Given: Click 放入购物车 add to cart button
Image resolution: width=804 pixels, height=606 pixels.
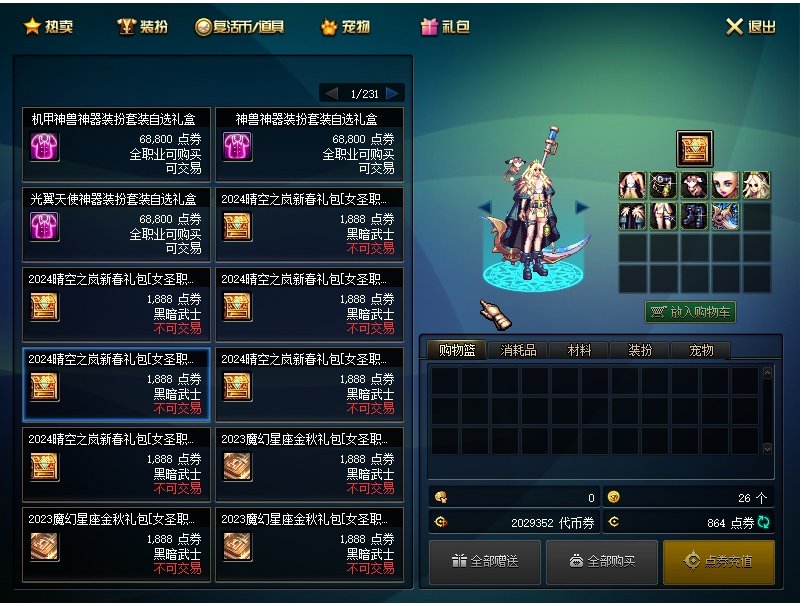Looking at the screenshot, I should pyautogui.click(x=690, y=312).
